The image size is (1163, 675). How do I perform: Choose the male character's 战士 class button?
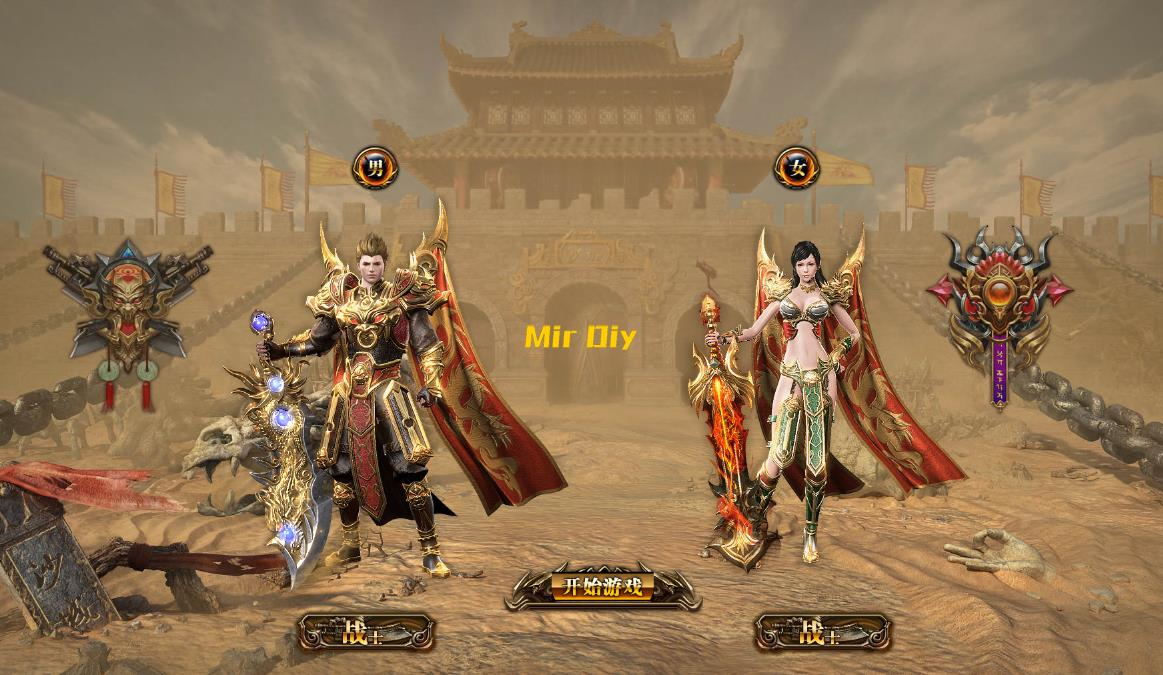[367, 632]
